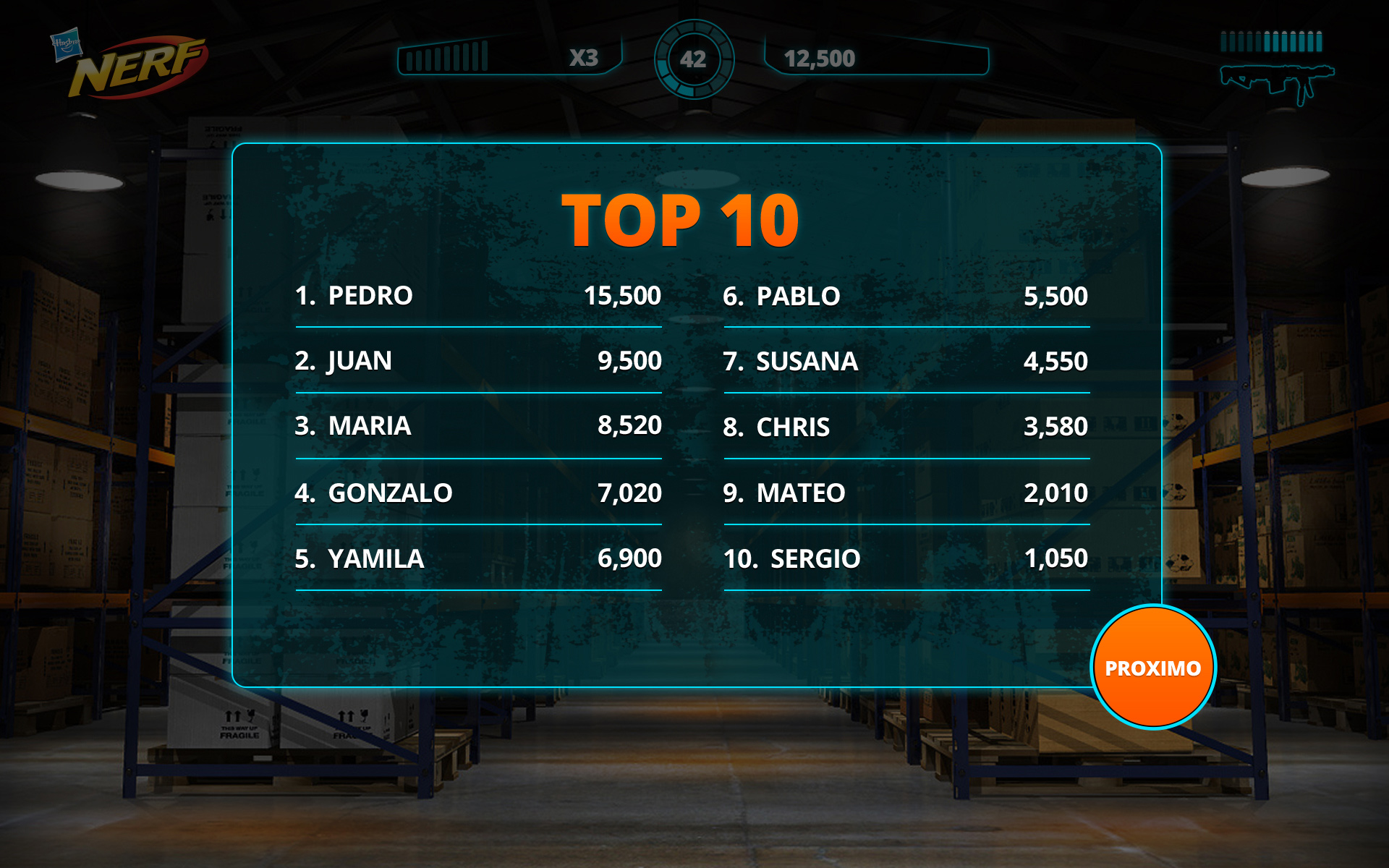Choose SERGIO's tenth-place row

click(906, 558)
